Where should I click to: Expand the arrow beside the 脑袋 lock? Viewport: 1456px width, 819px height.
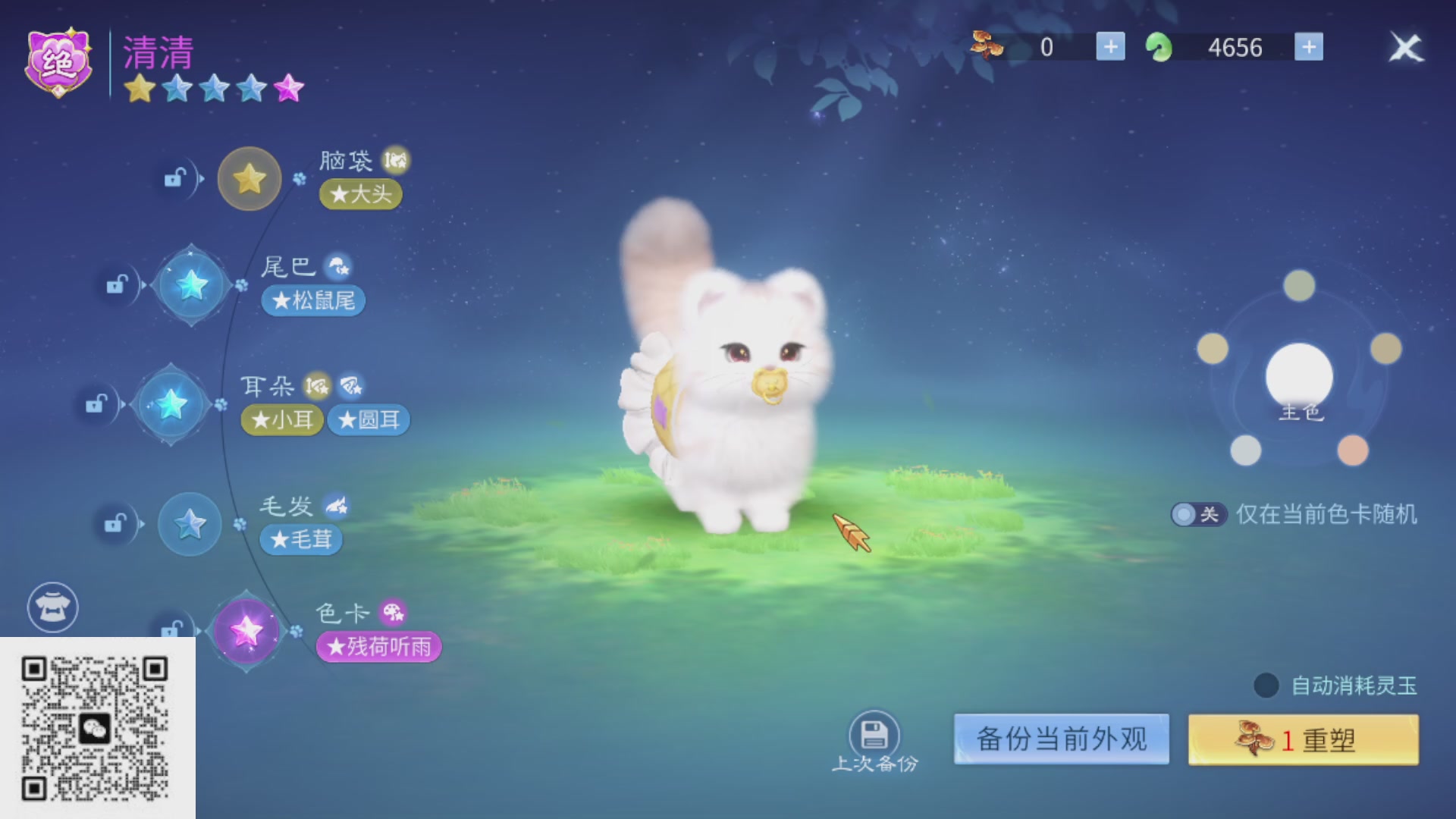pos(203,180)
